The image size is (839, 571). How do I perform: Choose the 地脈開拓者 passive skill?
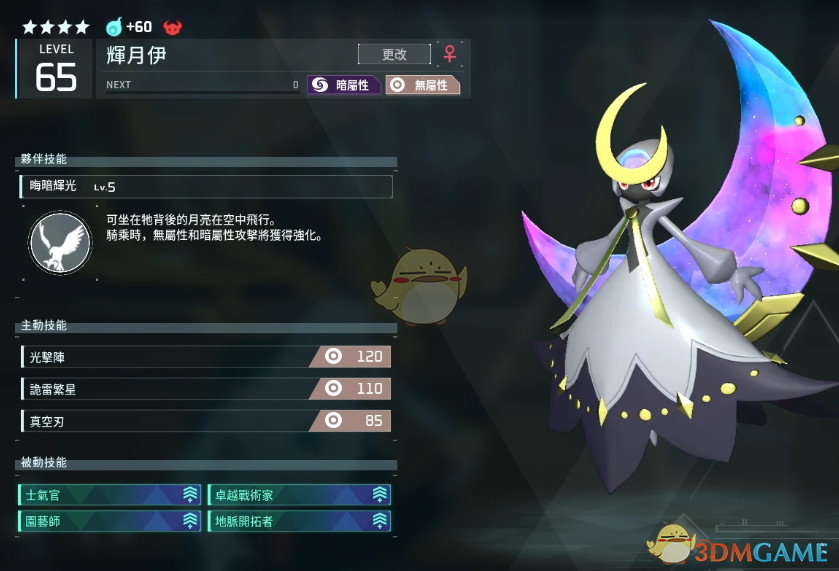(299, 521)
